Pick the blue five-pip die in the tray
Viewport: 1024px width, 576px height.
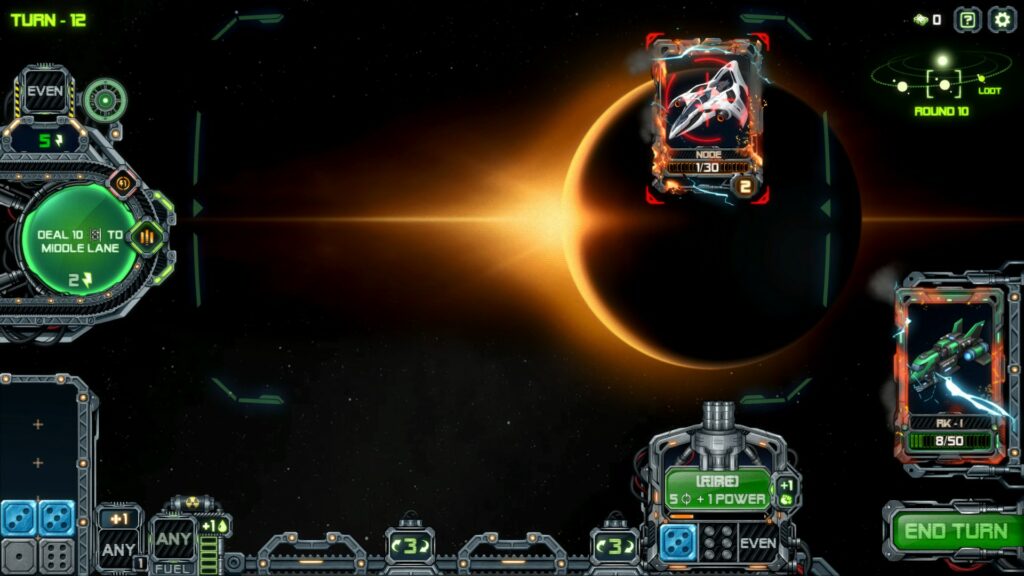pos(56,517)
